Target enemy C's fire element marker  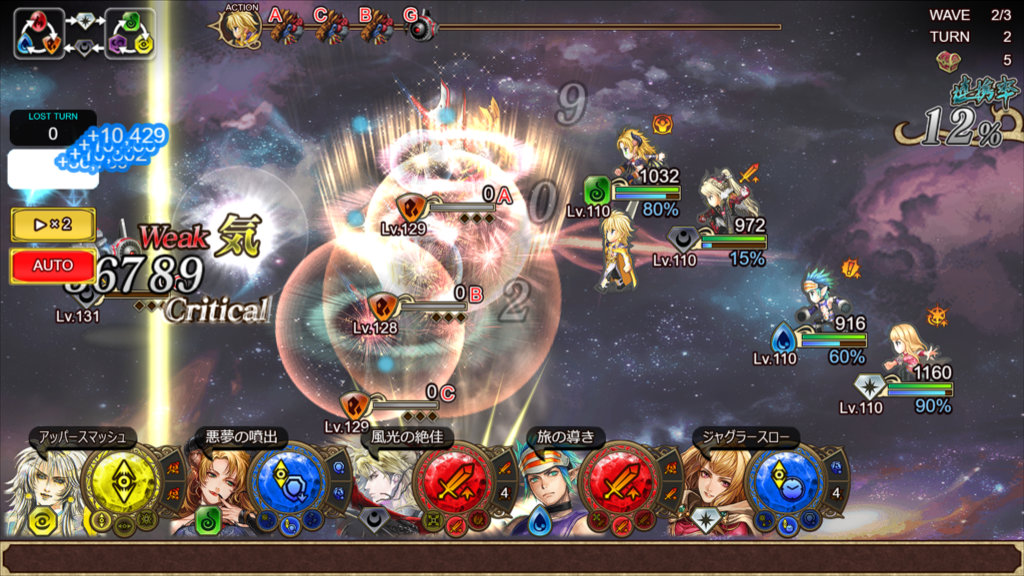[x=355, y=404]
